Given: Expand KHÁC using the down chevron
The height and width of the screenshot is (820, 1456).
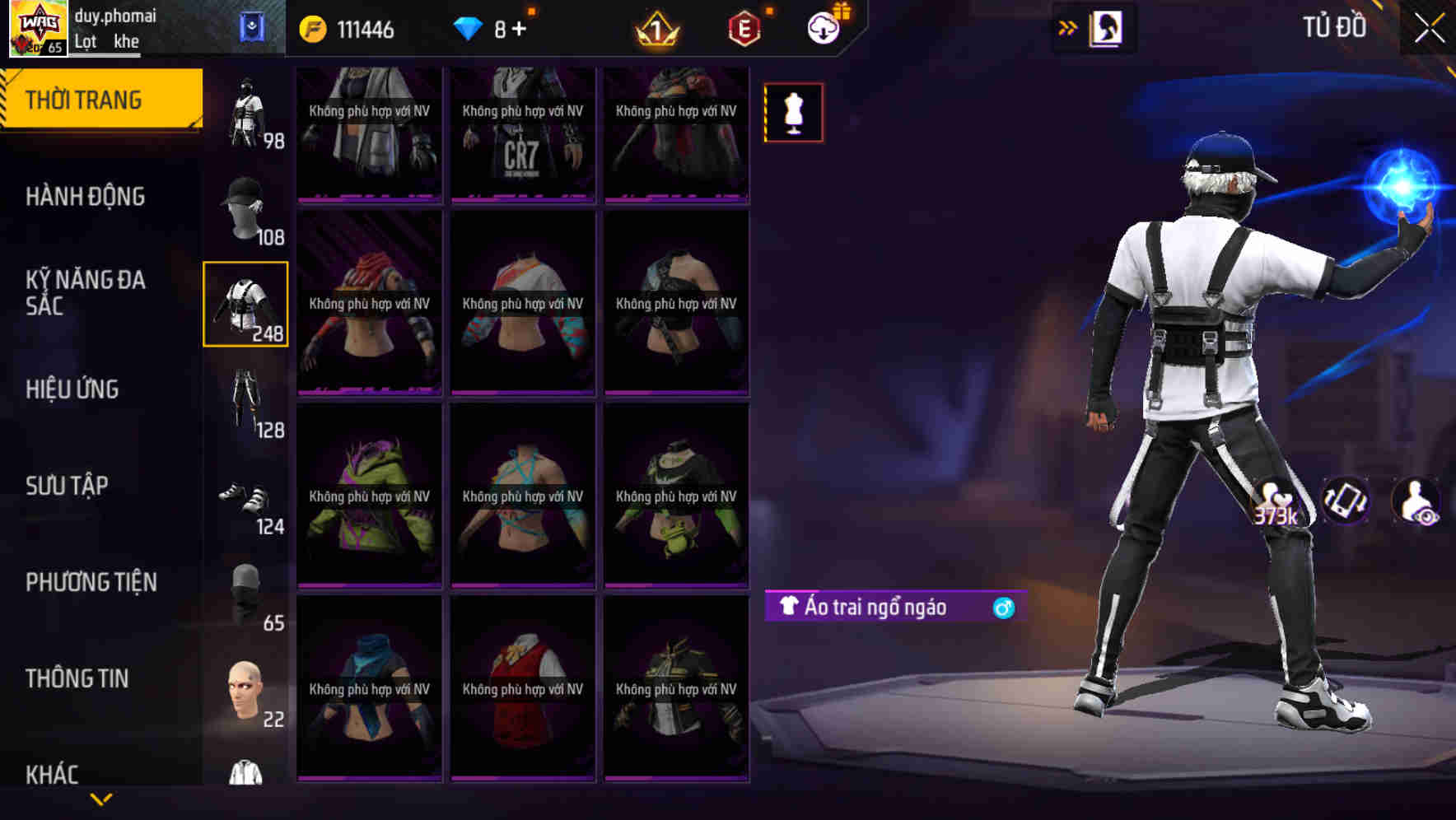Looking at the screenshot, I should (x=103, y=797).
